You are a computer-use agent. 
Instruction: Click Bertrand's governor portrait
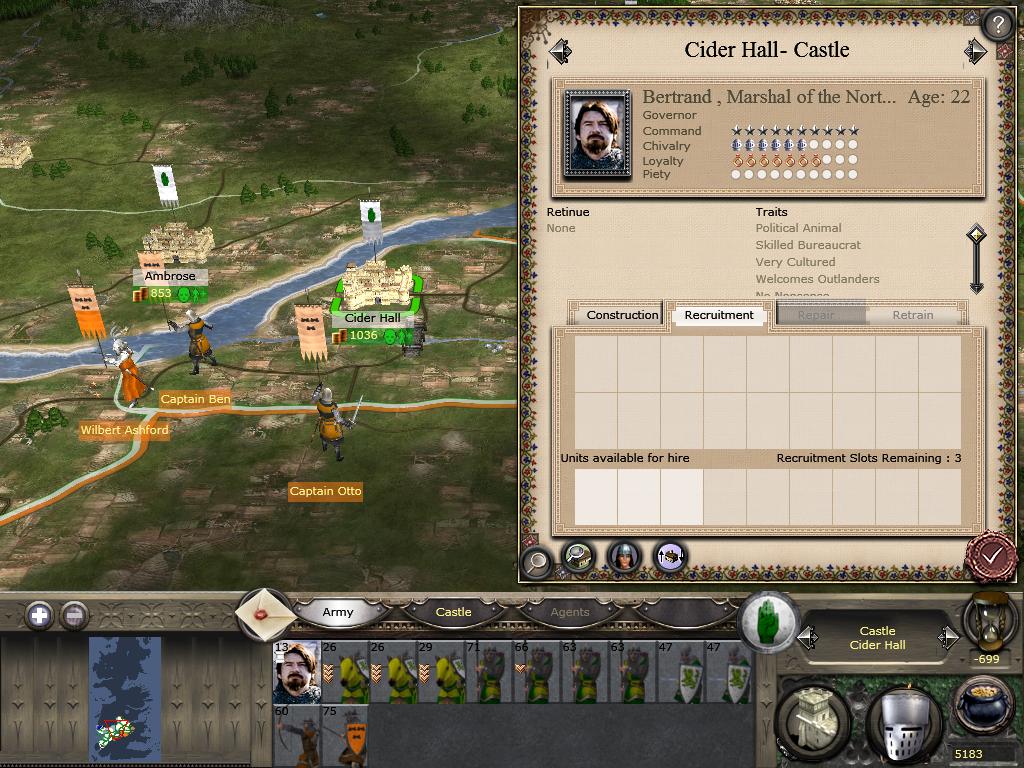(x=597, y=136)
